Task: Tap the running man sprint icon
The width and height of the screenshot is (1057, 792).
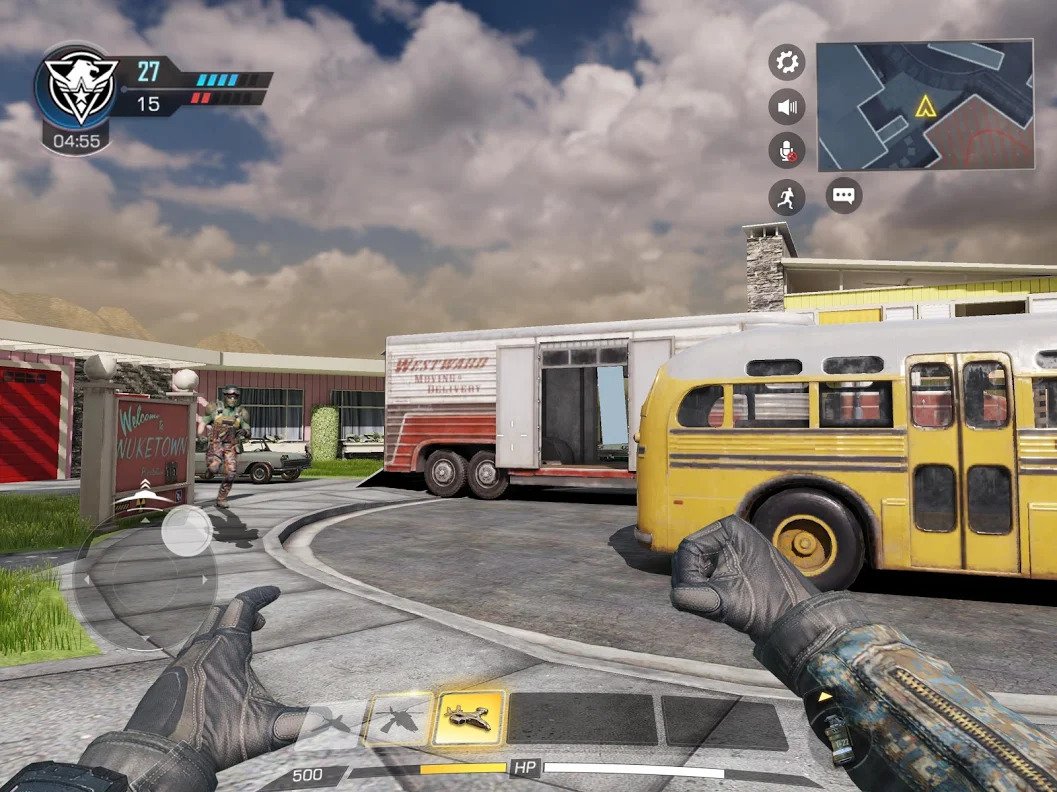Action: point(787,197)
